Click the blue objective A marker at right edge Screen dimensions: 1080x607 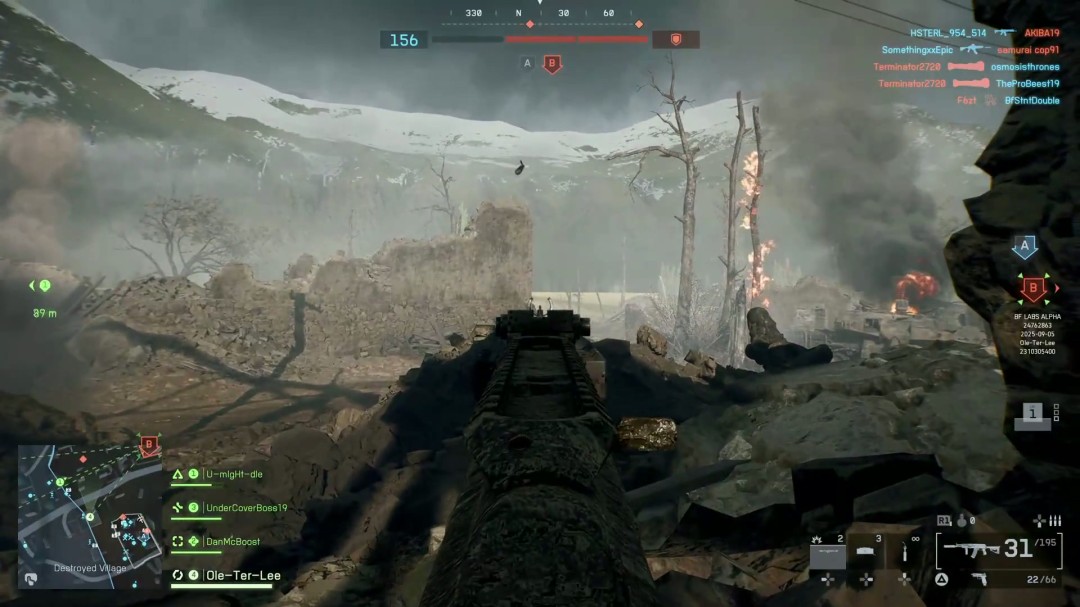(1024, 248)
